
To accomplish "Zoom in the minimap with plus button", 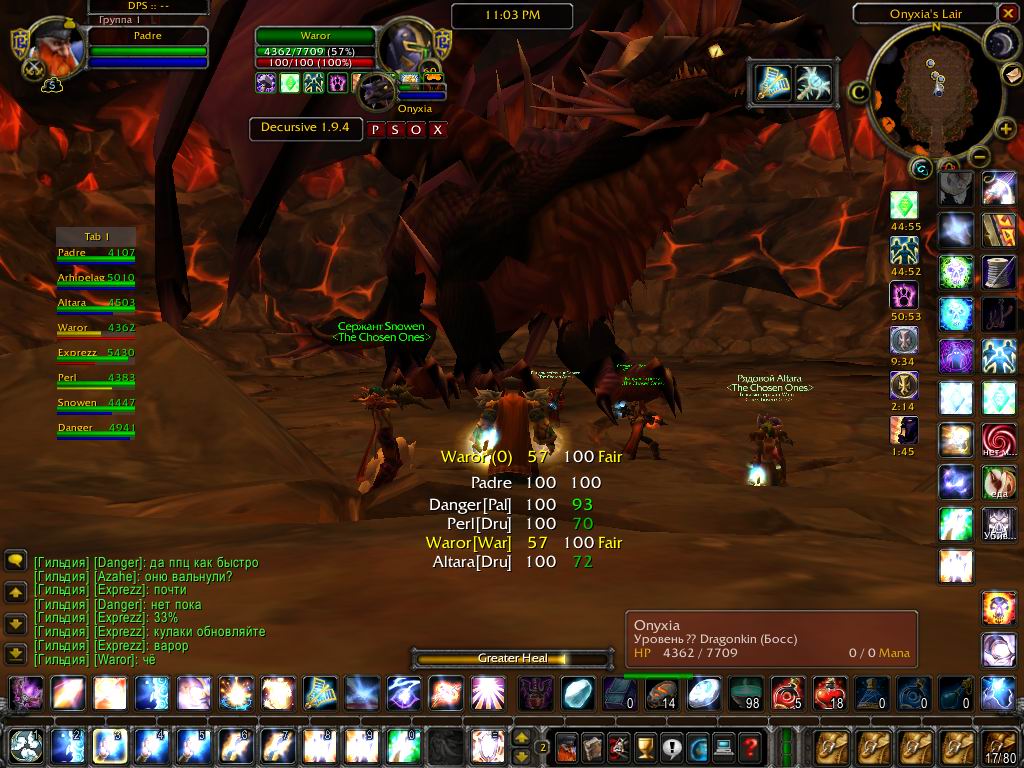I will [1006, 129].
